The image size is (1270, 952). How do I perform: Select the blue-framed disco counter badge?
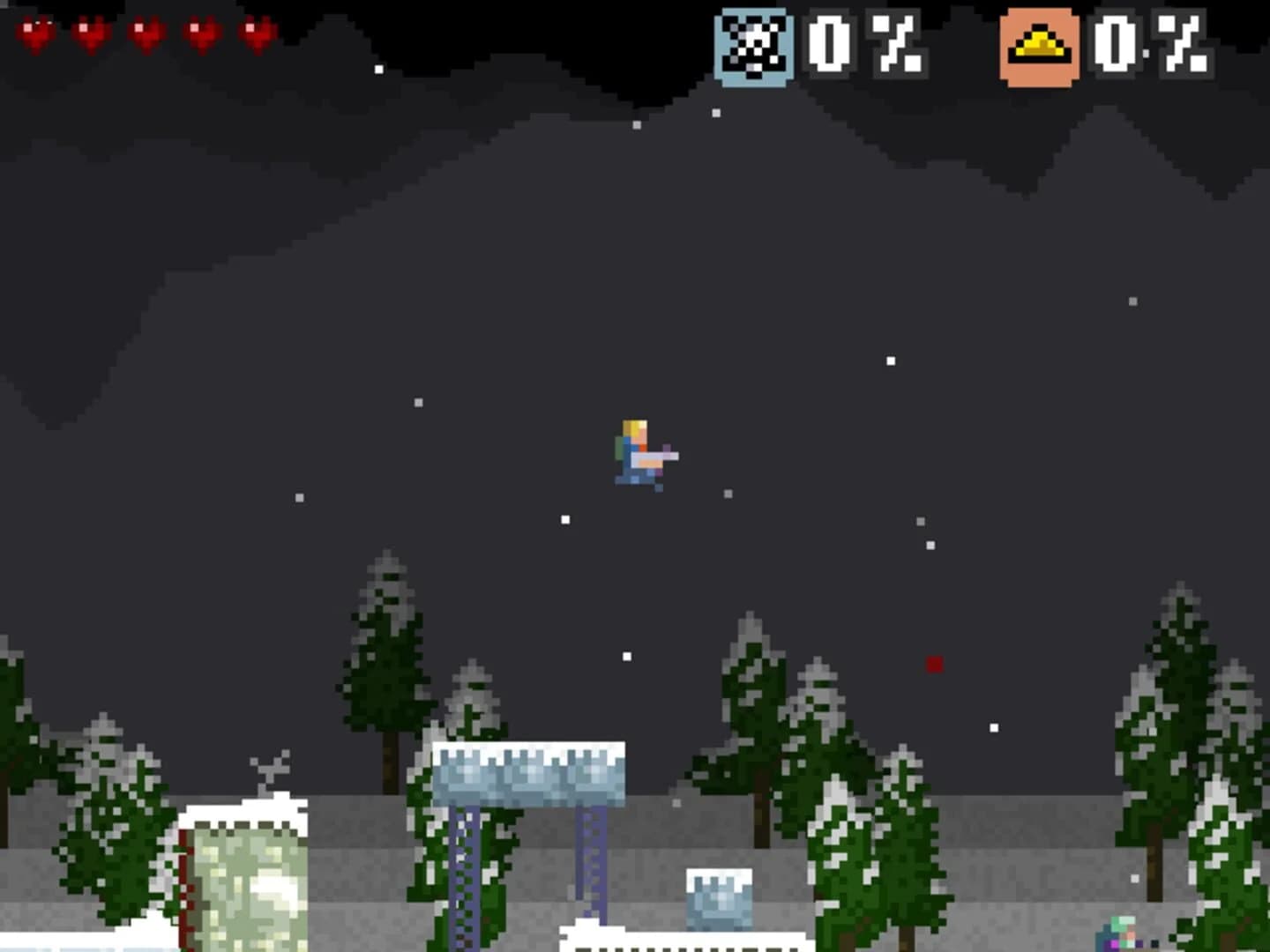(754, 46)
